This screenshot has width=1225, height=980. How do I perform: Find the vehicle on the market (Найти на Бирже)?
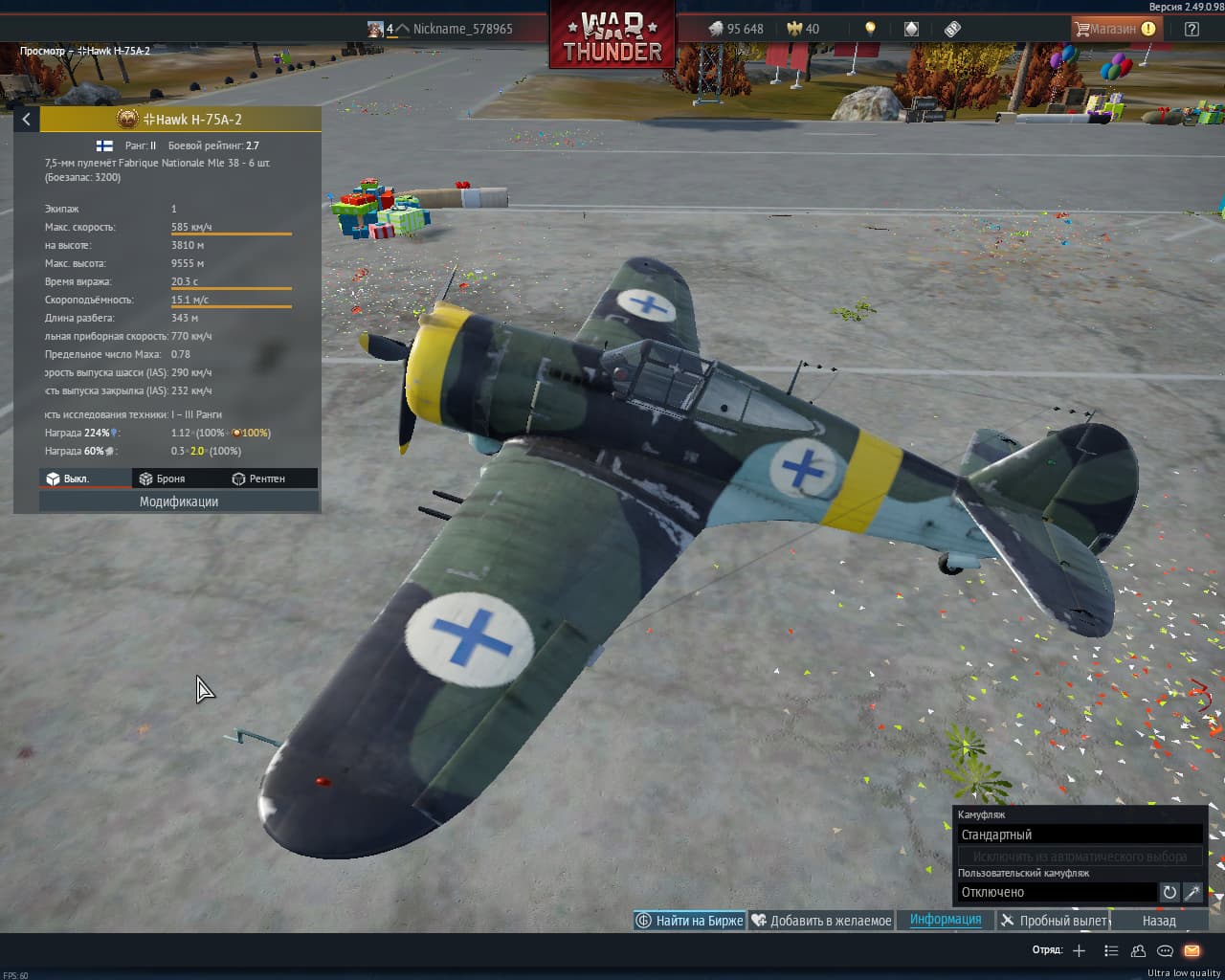coord(689,921)
